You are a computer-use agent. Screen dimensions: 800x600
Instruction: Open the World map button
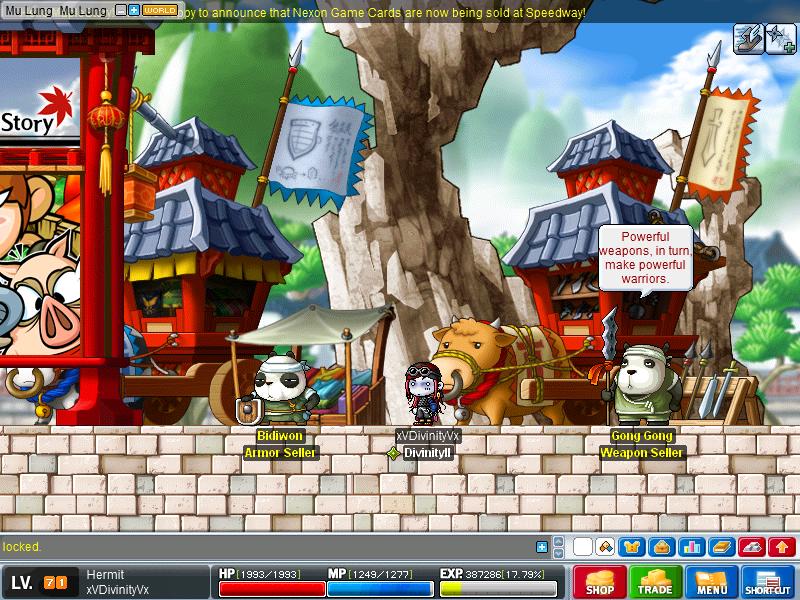[160, 10]
